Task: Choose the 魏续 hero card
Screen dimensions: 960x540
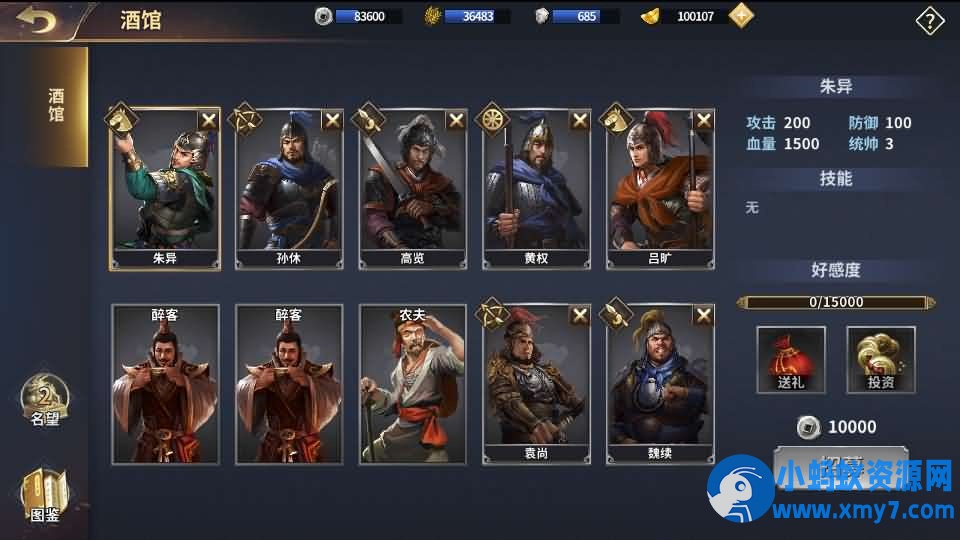Action: [x=661, y=384]
